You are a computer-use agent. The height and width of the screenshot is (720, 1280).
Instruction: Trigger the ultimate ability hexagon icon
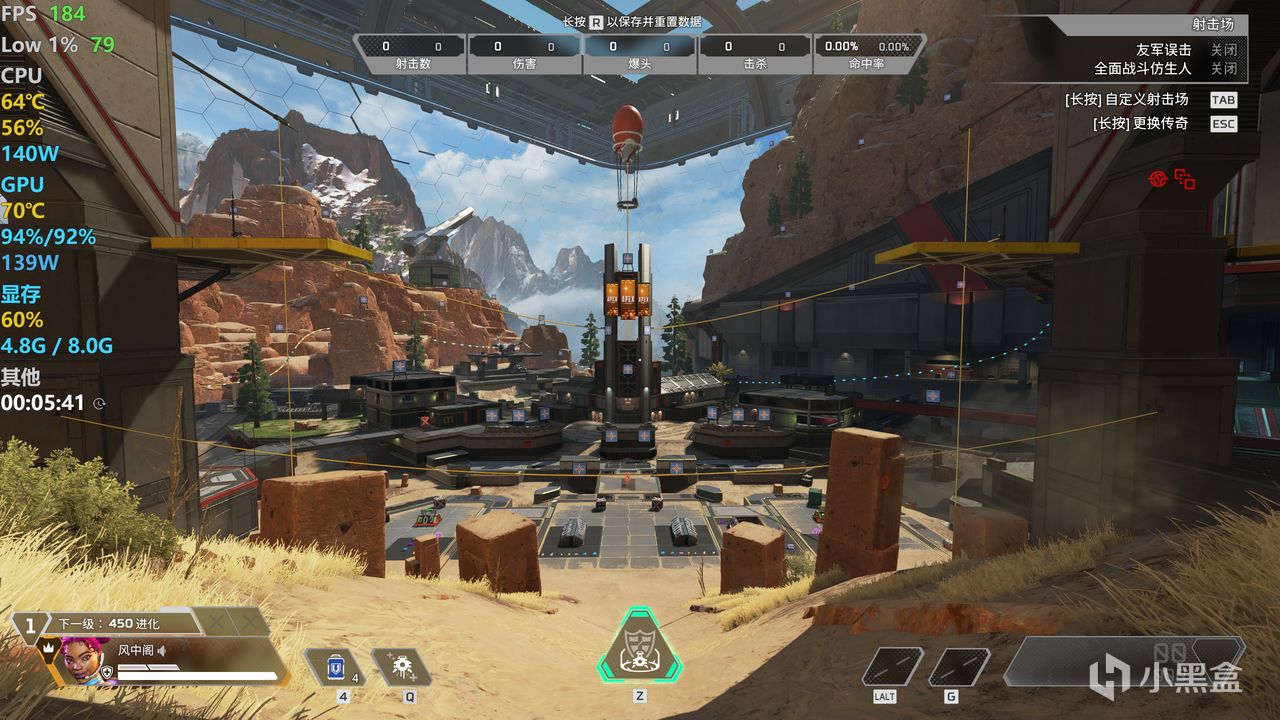[639, 646]
